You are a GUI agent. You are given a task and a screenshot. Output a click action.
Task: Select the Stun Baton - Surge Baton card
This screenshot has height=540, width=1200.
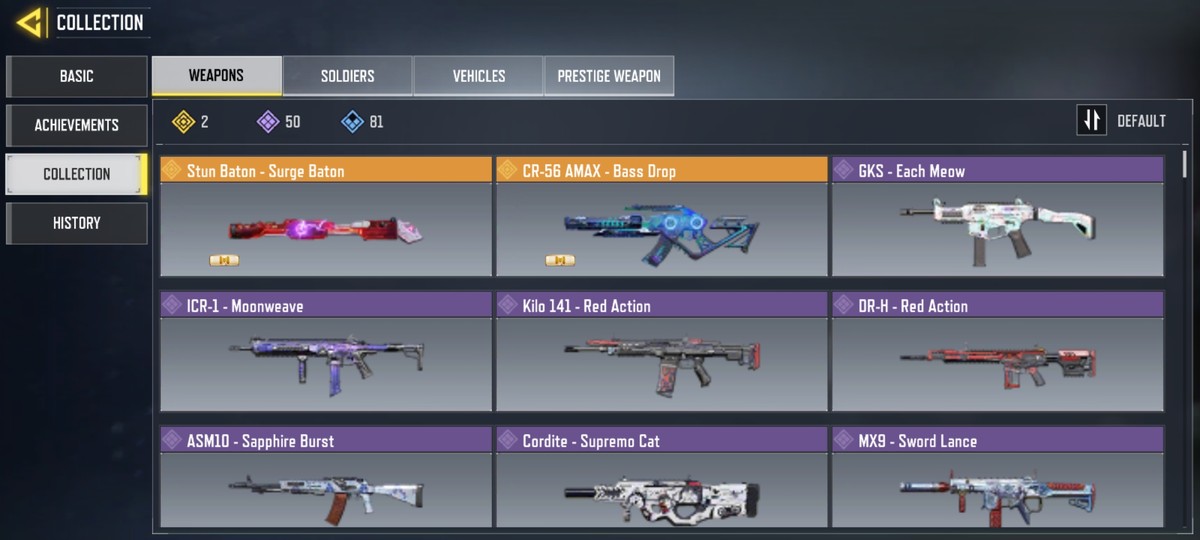tap(326, 217)
